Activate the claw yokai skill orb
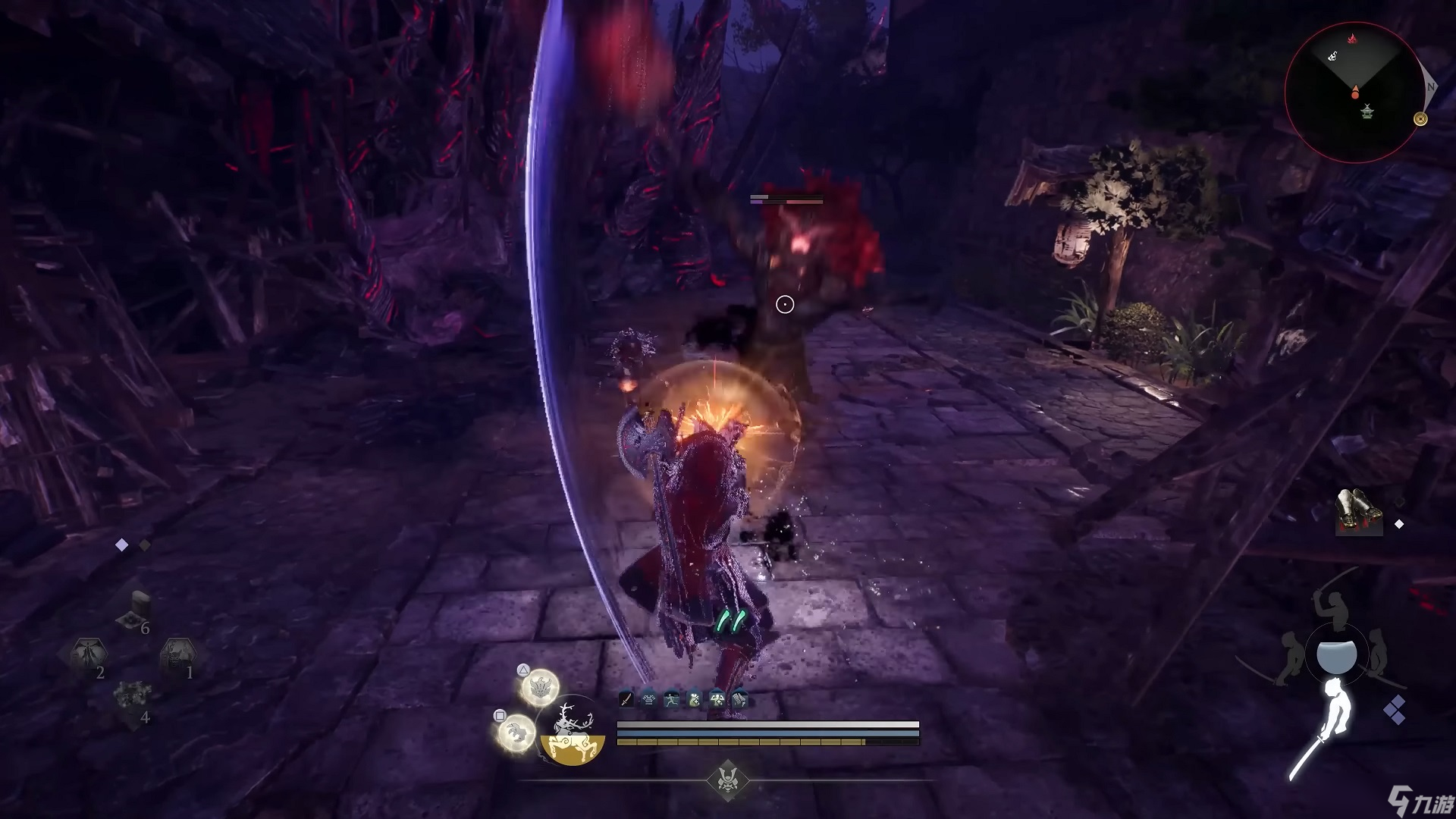This screenshot has height=819, width=1456. tap(516, 733)
